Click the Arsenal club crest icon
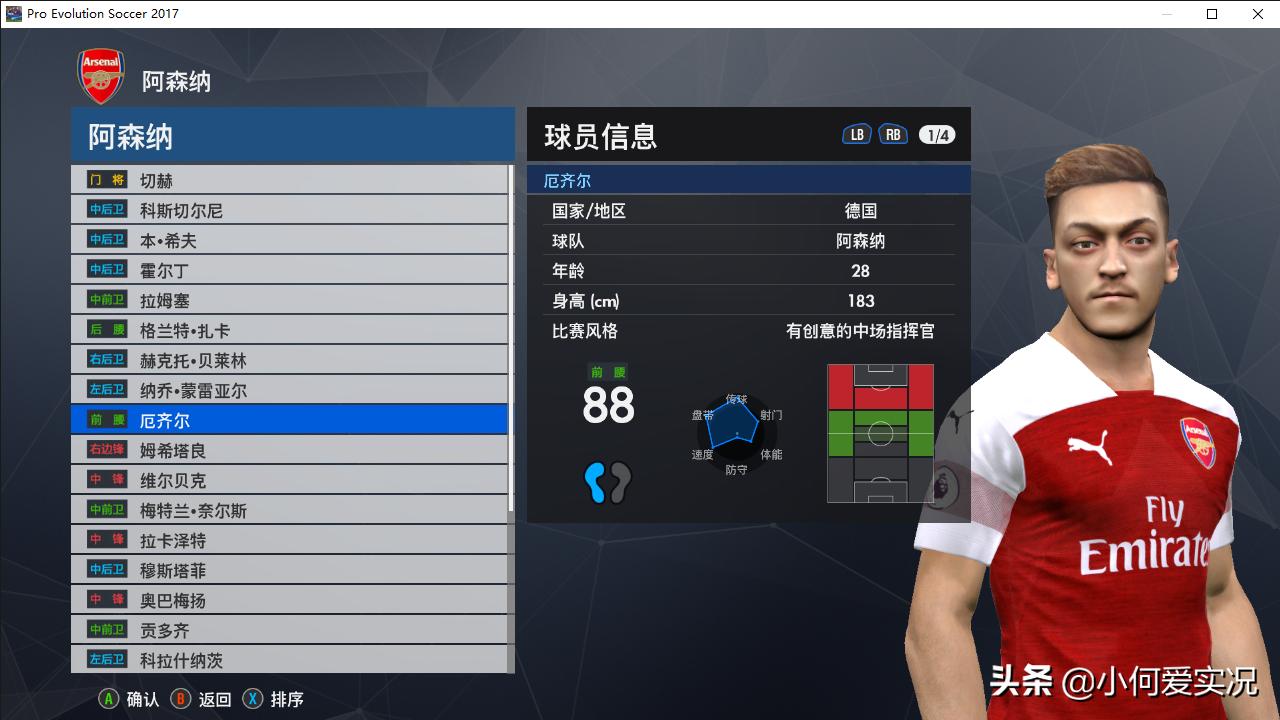 [x=100, y=74]
